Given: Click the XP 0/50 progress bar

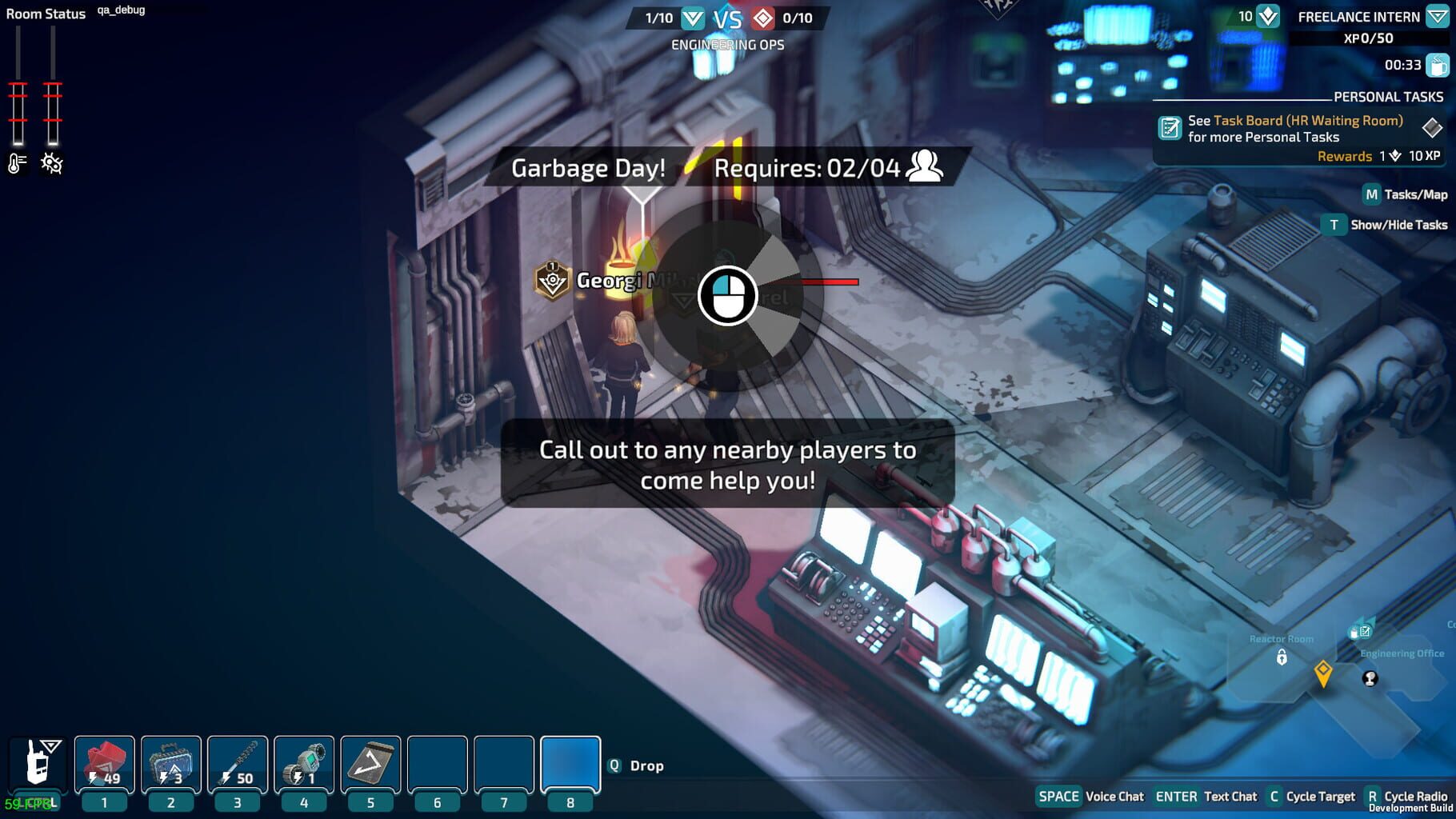Looking at the screenshot, I should 1368,38.
